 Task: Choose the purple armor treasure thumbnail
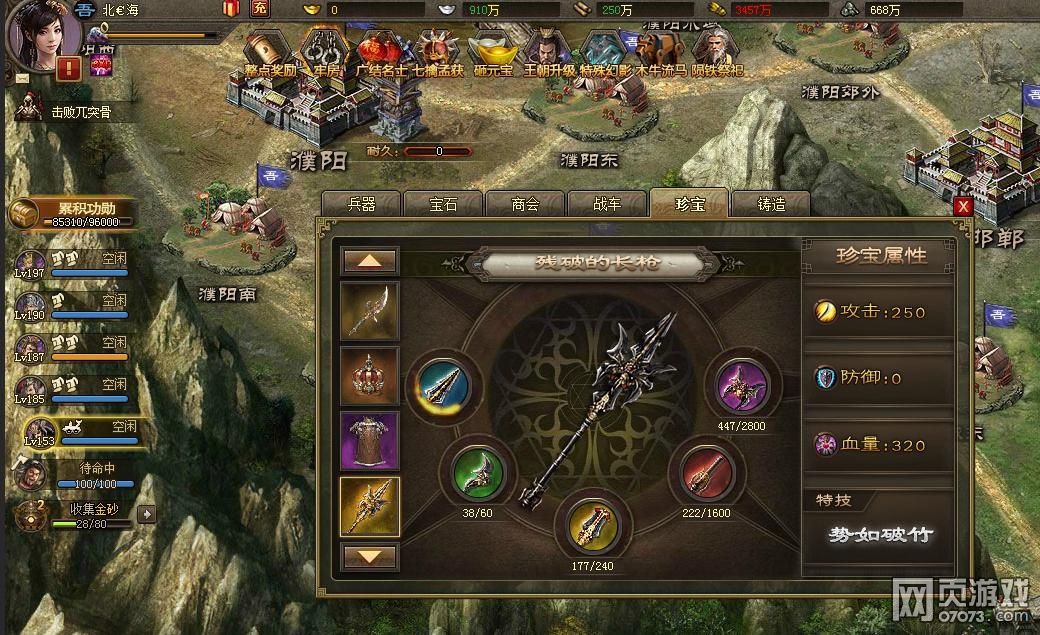(370, 441)
